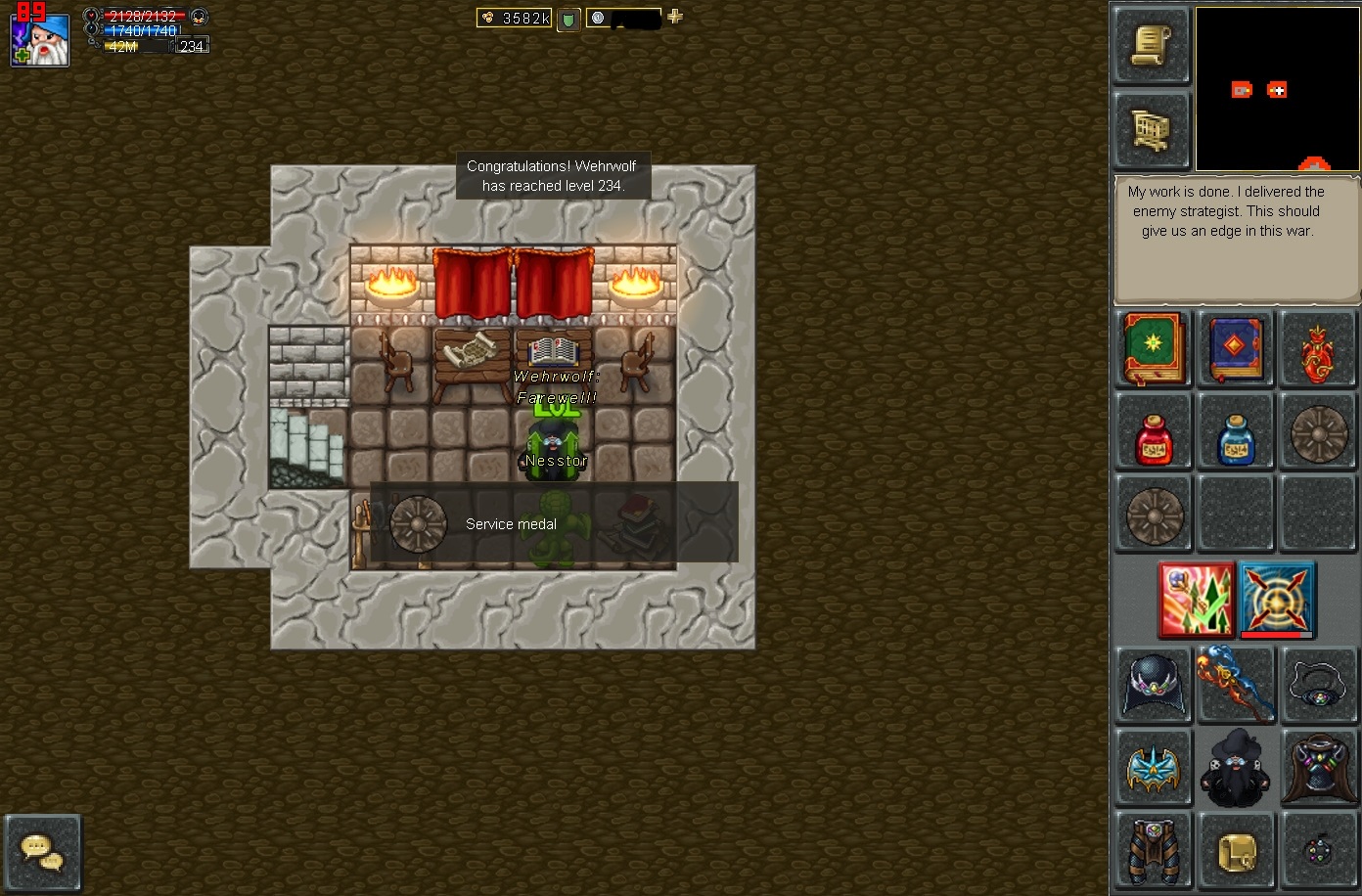Open the quest scroll button

[x=1152, y=46]
